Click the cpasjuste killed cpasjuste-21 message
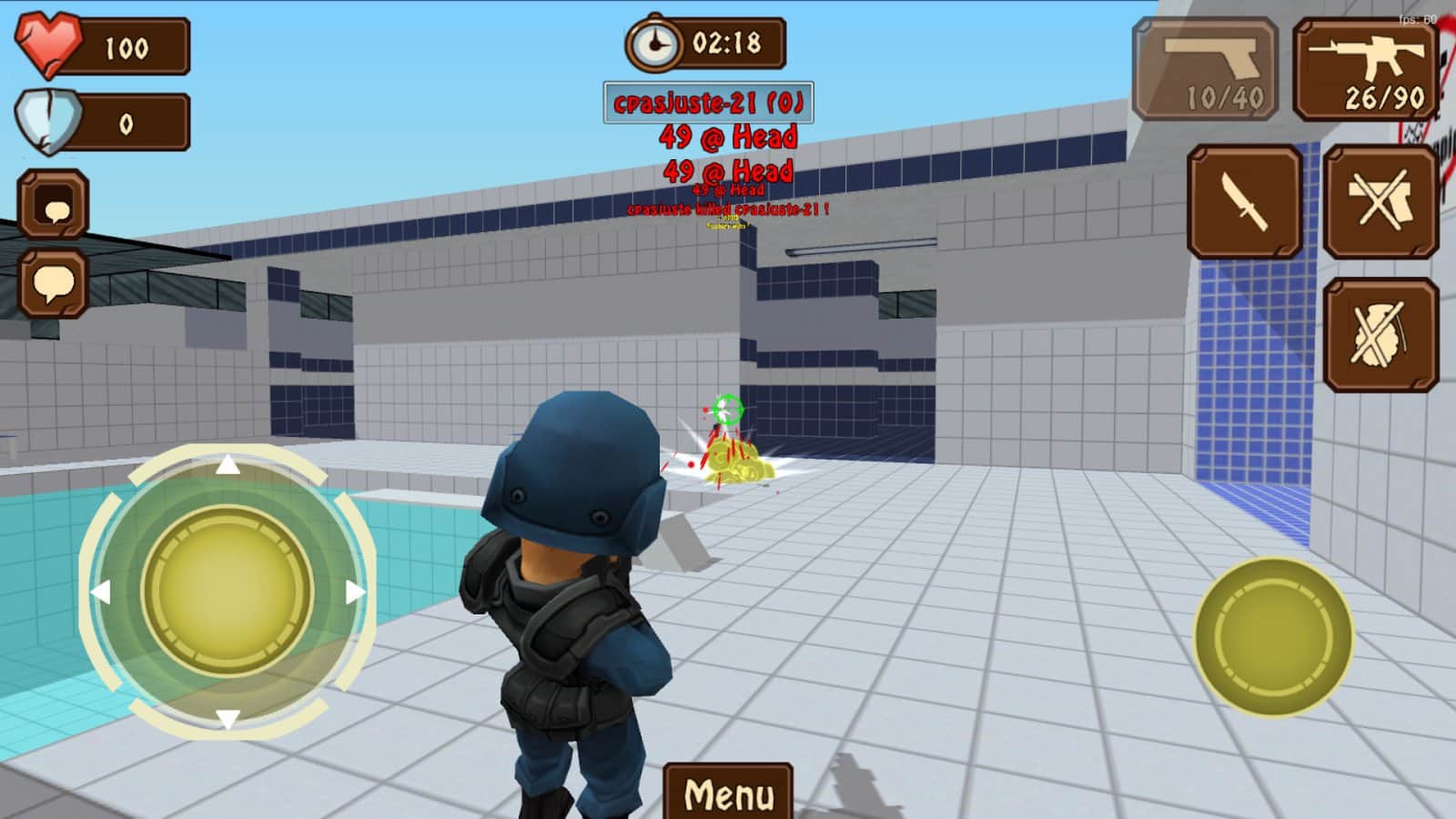1456x819 pixels. pos(728,209)
